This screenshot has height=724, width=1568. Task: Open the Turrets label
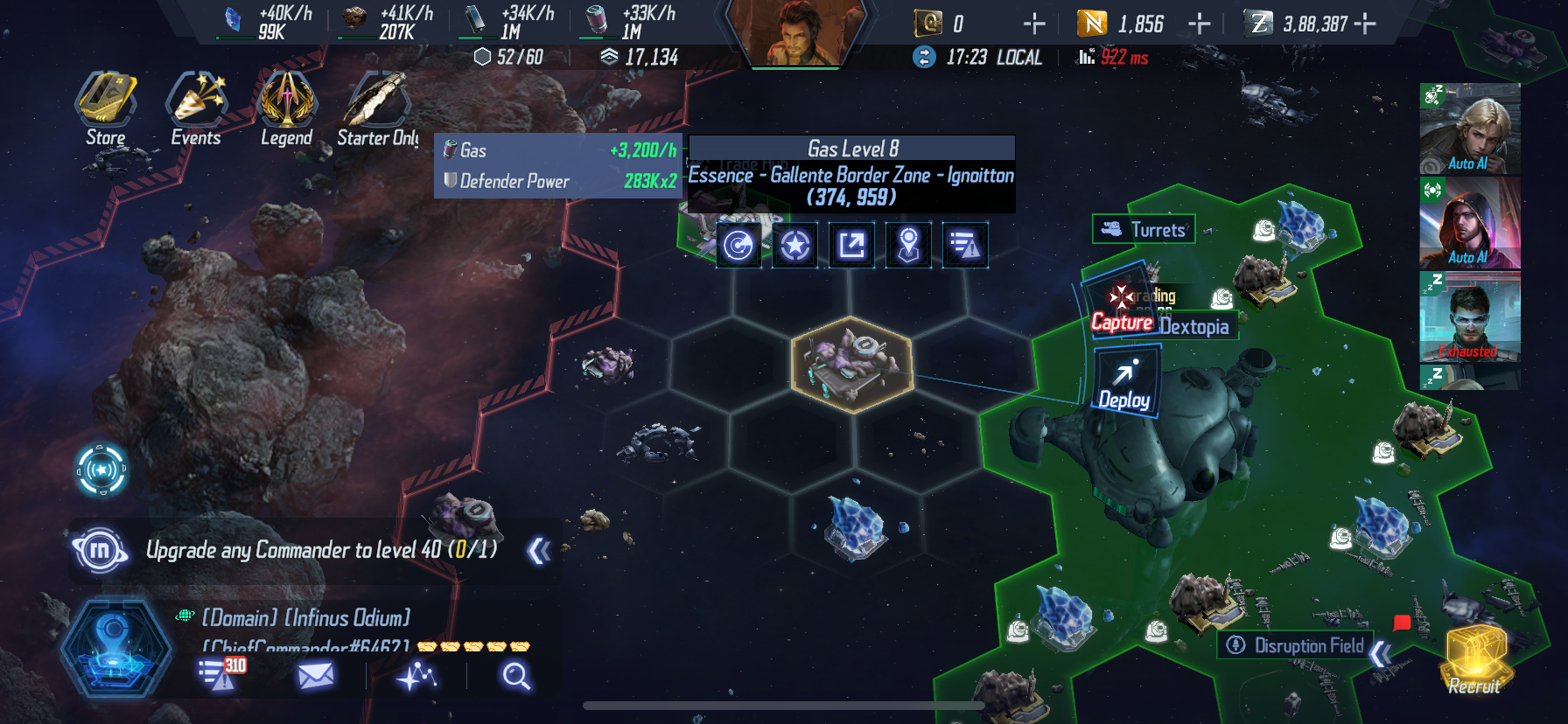click(x=1144, y=230)
